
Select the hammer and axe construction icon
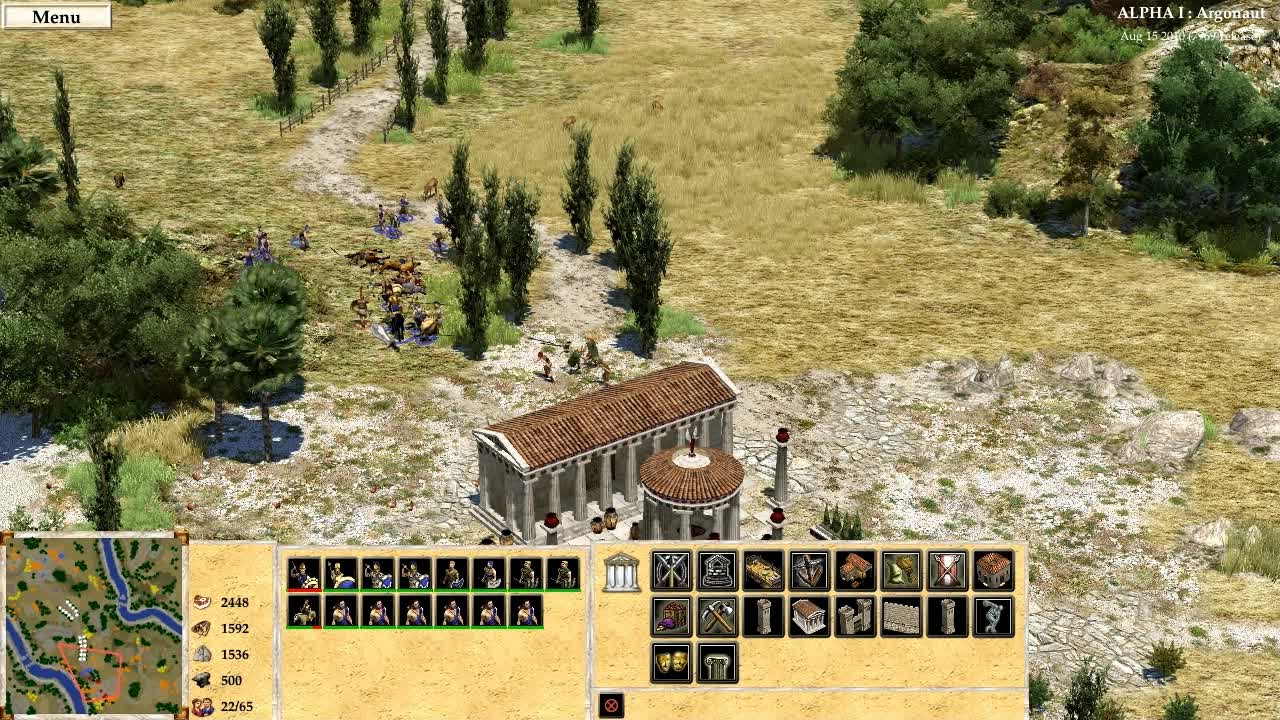[x=715, y=617]
